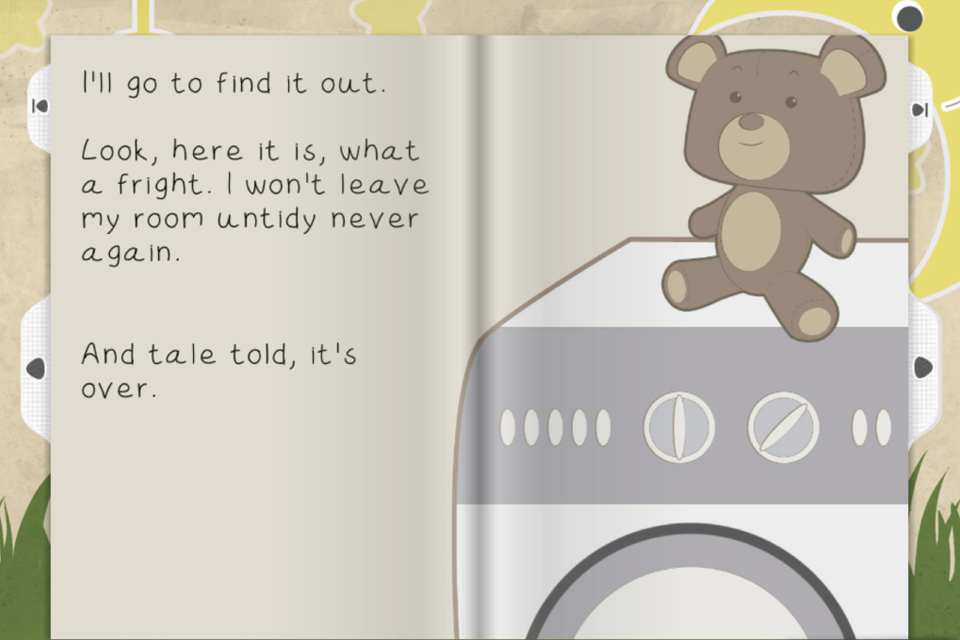The image size is (960, 640).
Task: Turn back to the previous page
Action: point(36,368)
